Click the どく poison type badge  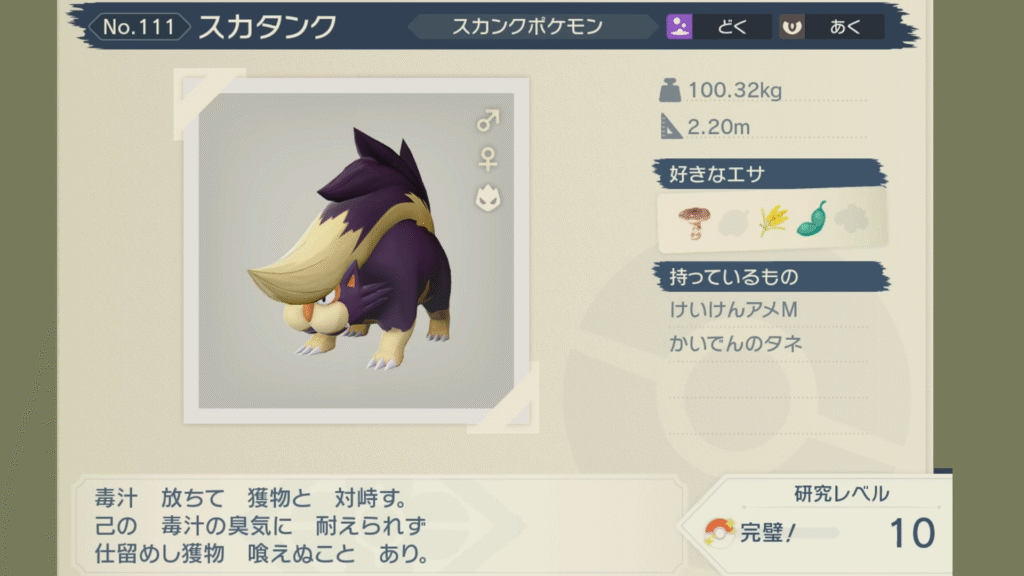point(718,27)
